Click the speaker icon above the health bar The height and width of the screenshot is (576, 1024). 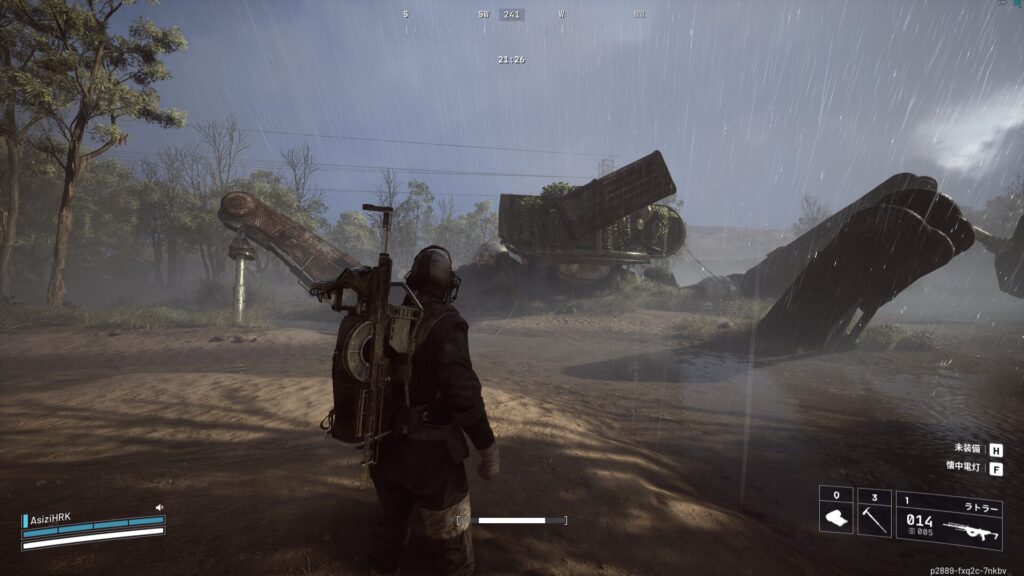coord(159,508)
